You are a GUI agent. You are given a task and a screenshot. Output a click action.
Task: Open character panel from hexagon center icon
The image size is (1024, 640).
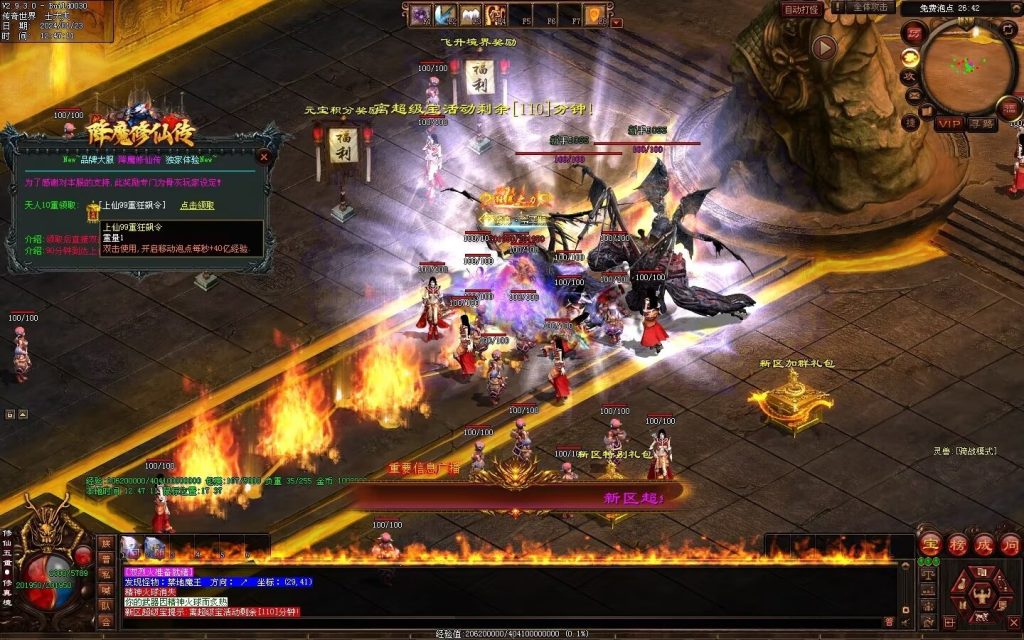point(980,595)
